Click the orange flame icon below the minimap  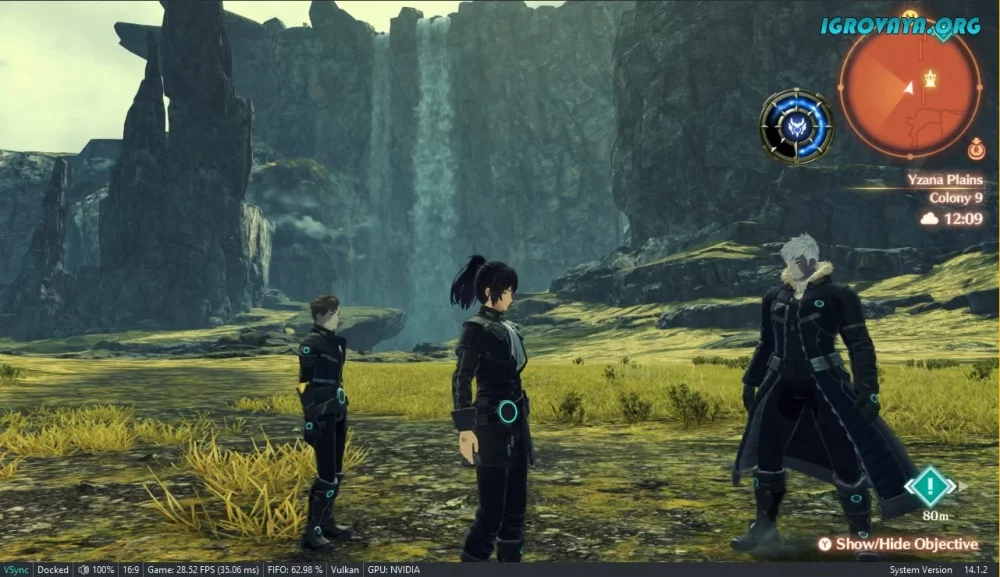pyautogui.click(x=976, y=150)
